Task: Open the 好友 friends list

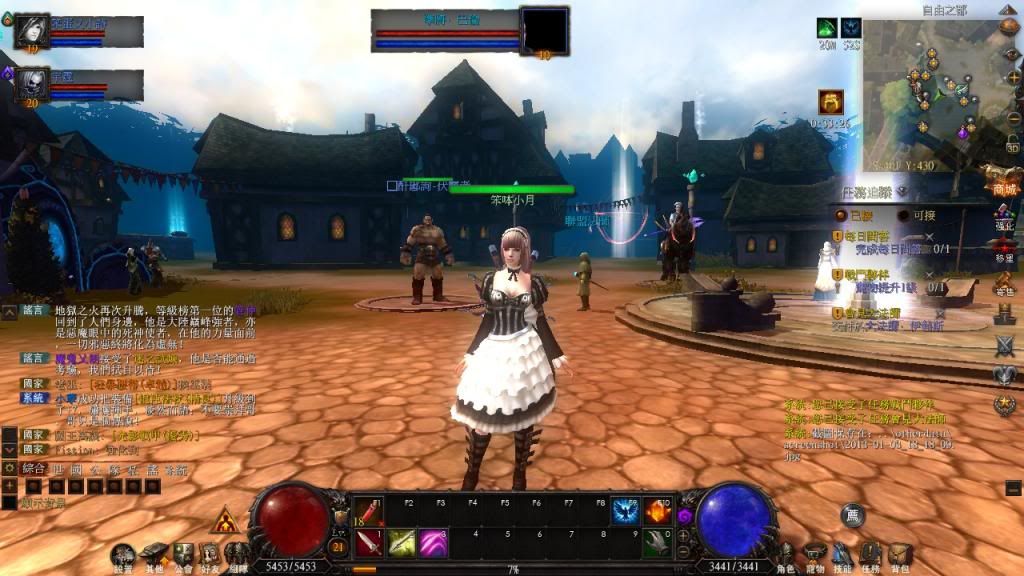Action: 210,556
